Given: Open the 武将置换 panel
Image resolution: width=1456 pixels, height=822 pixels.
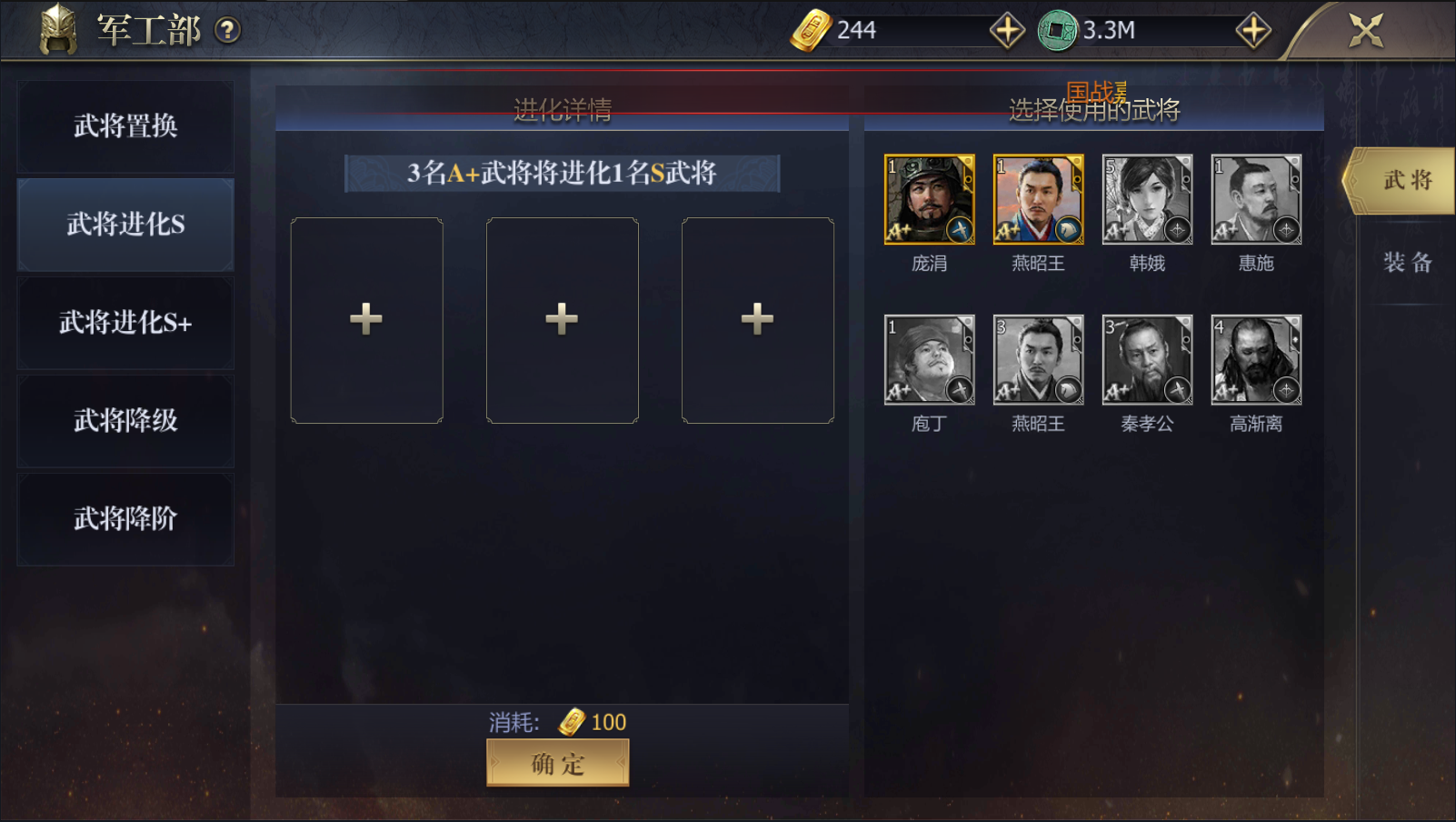Looking at the screenshot, I should (125, 126).
